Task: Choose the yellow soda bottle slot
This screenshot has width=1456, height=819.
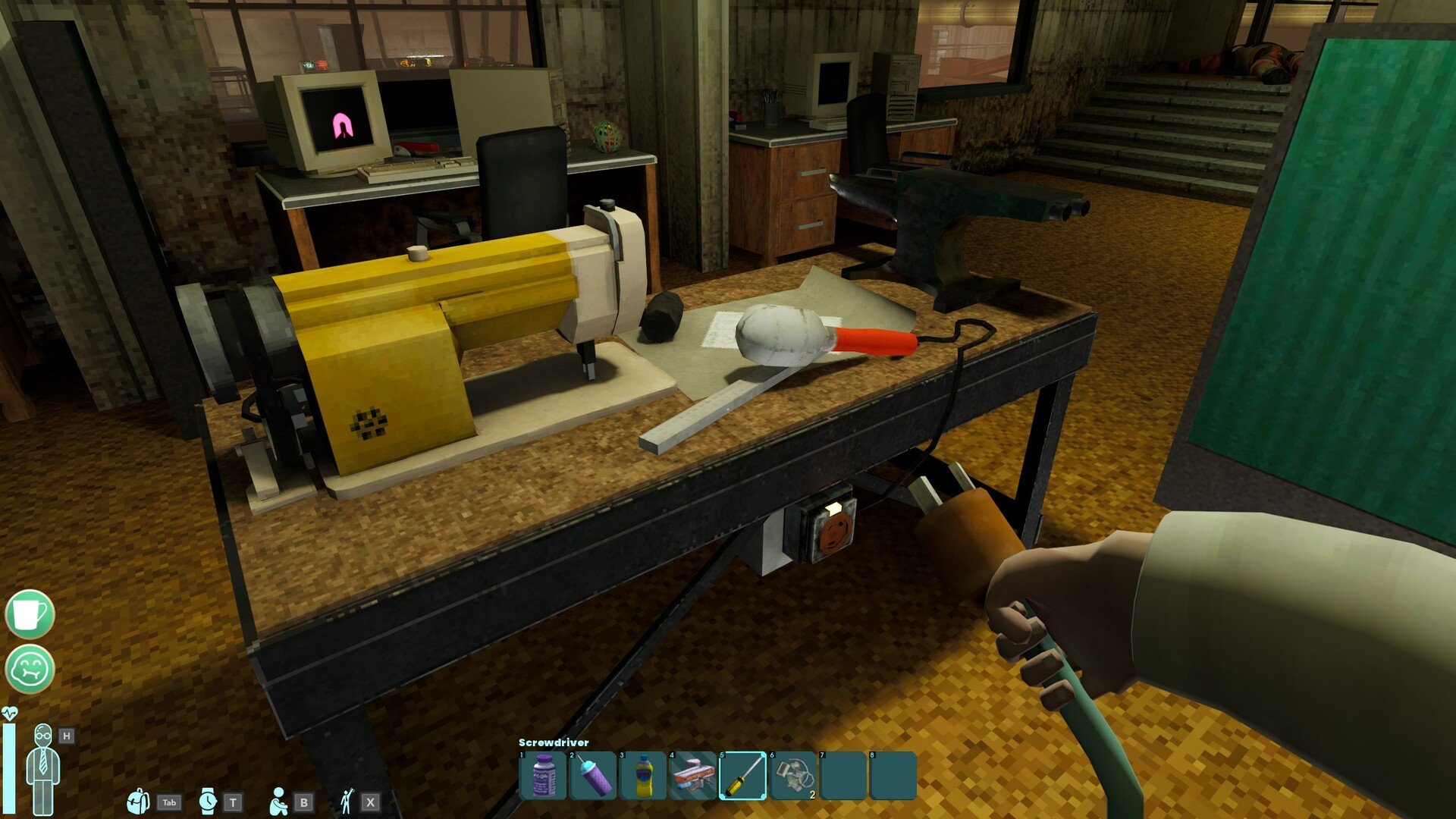Action: tap(643, 776)
